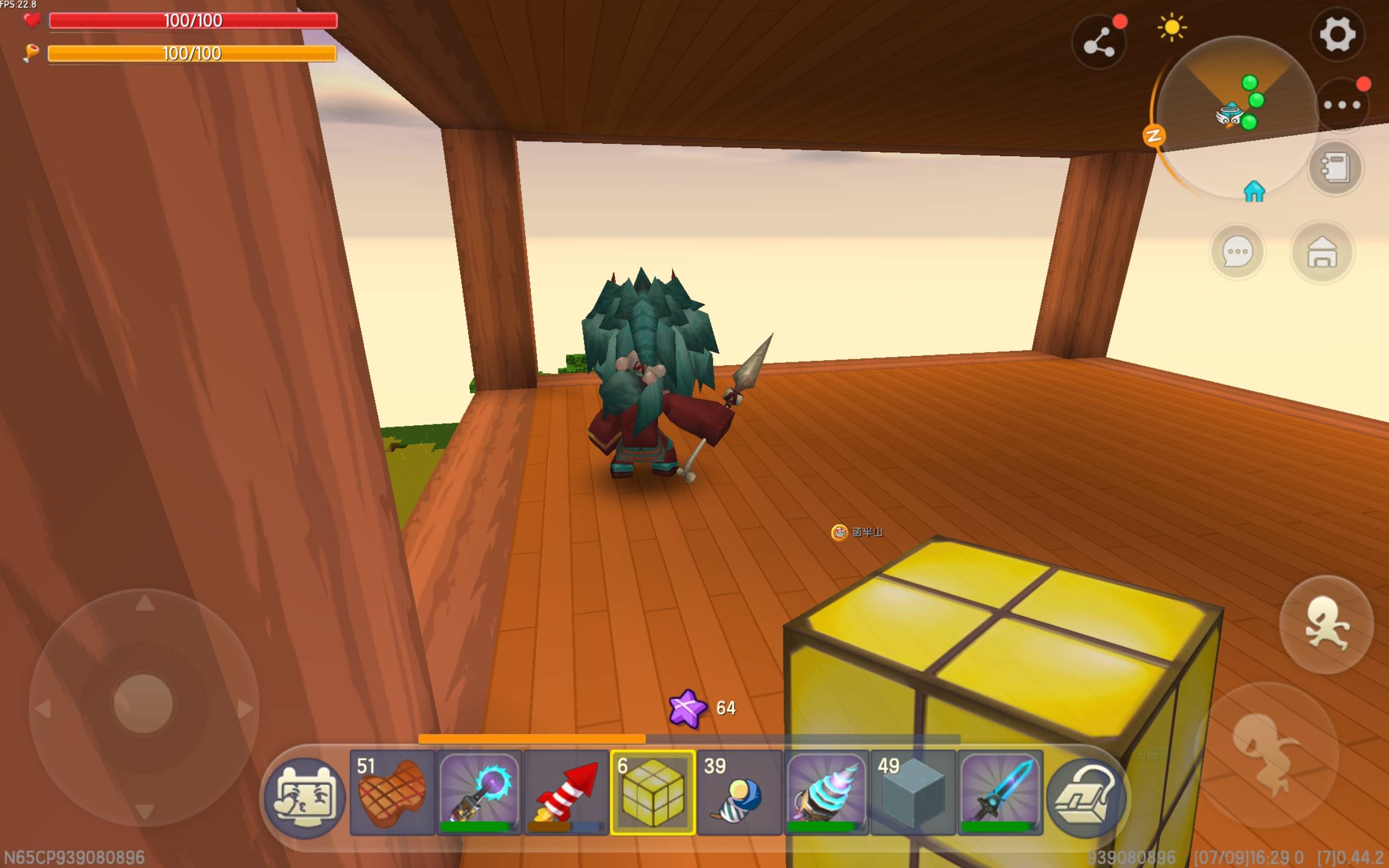The image size is (1389, 868).
Task: Open the settings gear menu
Action: click(x=1337, y=34)
